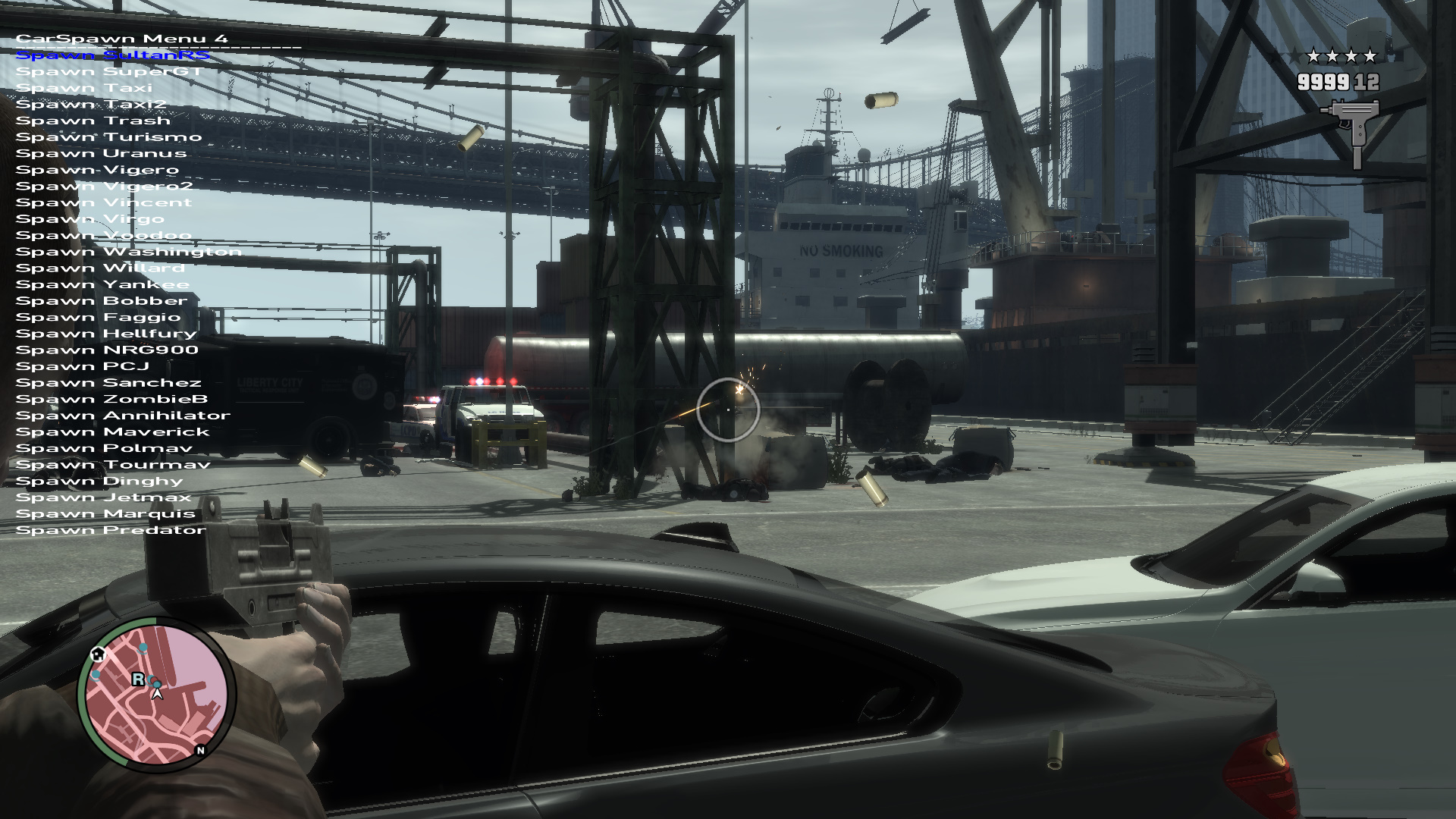Click the Spawn Hellfury option
Screen dimensions: 1456x819
tap(106, 334)
